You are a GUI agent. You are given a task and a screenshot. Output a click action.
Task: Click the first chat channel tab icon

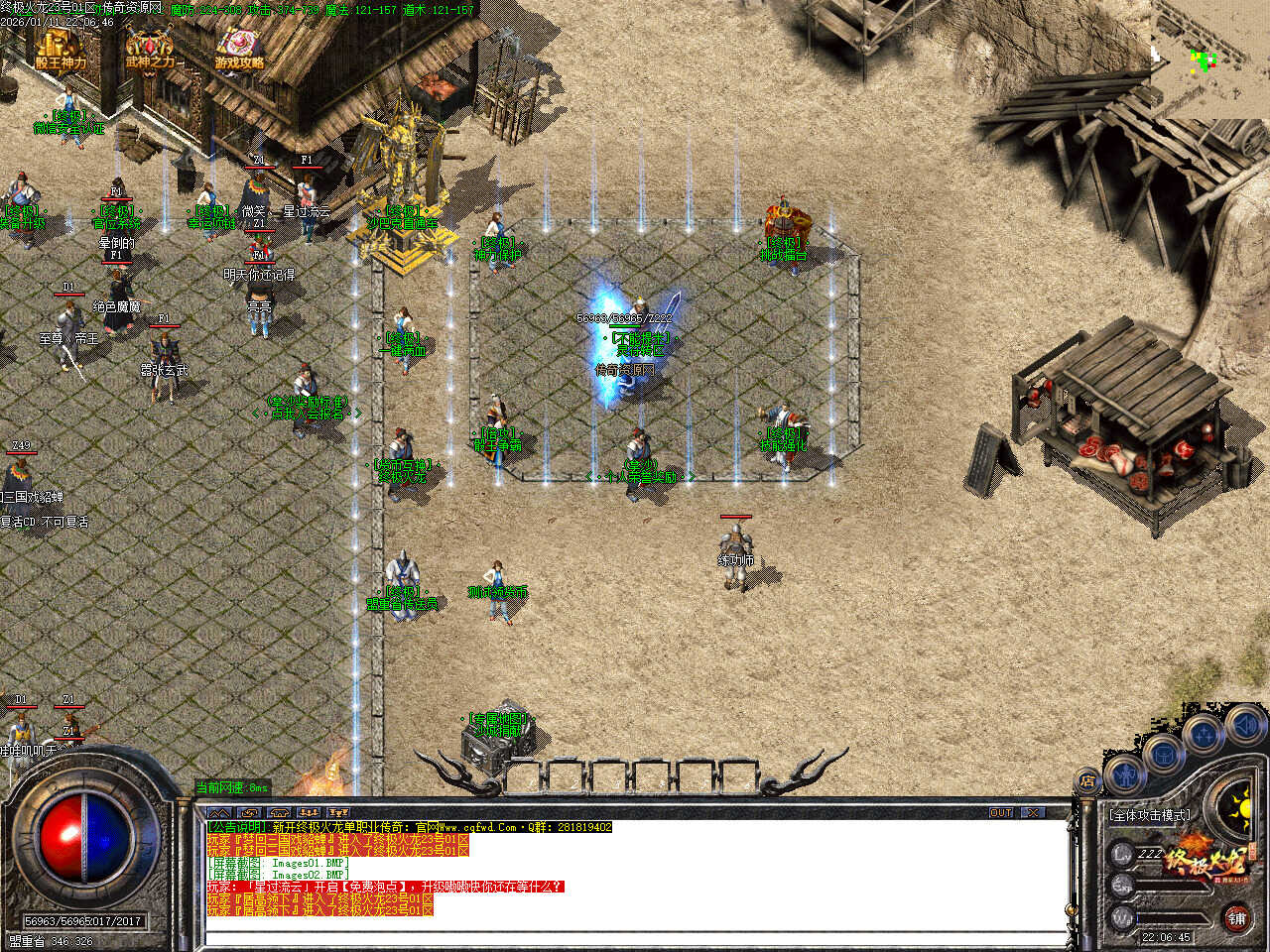point(218,812)
